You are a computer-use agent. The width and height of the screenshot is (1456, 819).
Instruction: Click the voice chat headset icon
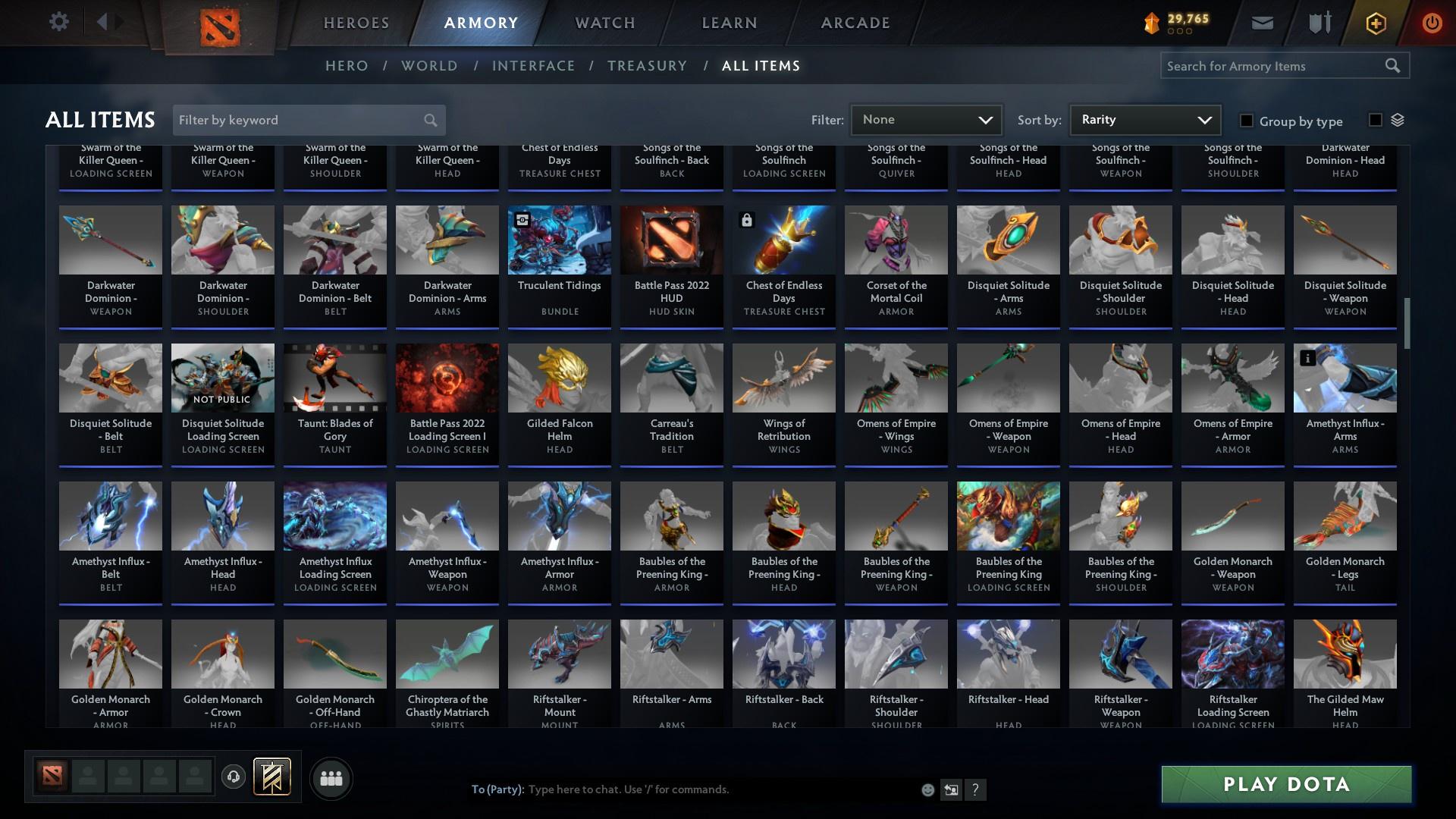(x=233, y=778)
